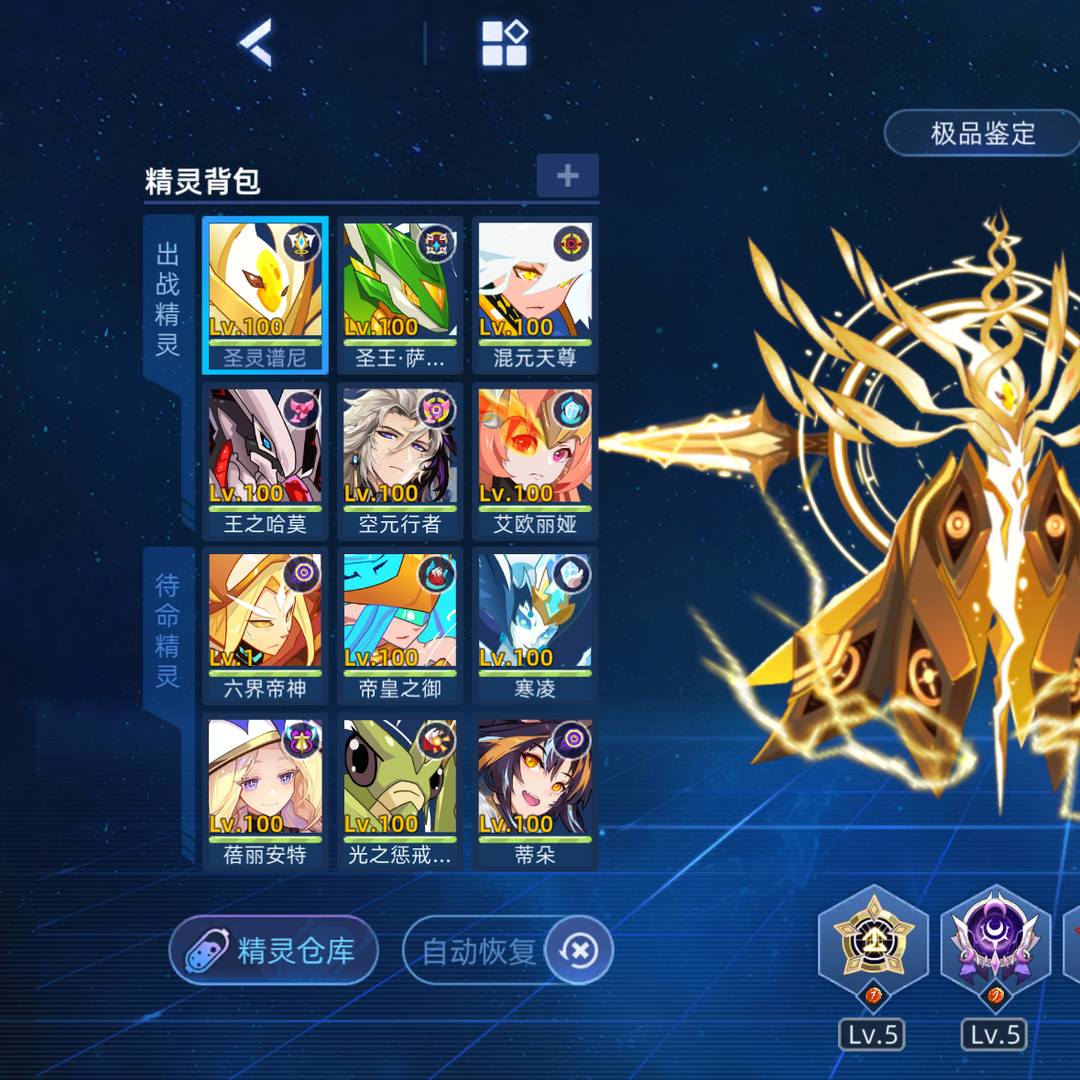Select the 蒂朵 spirit slot
The width and height of the screenshot is (1080, 1080).
click(x=535, y=792)
